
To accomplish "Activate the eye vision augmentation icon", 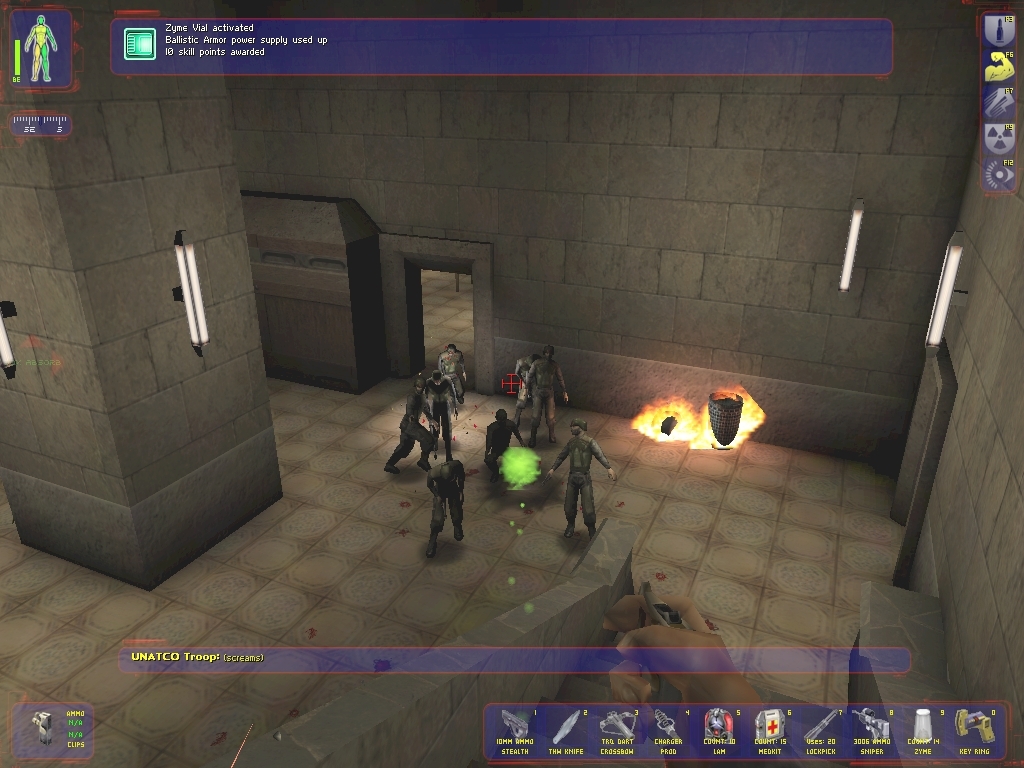I will point(999,174).
